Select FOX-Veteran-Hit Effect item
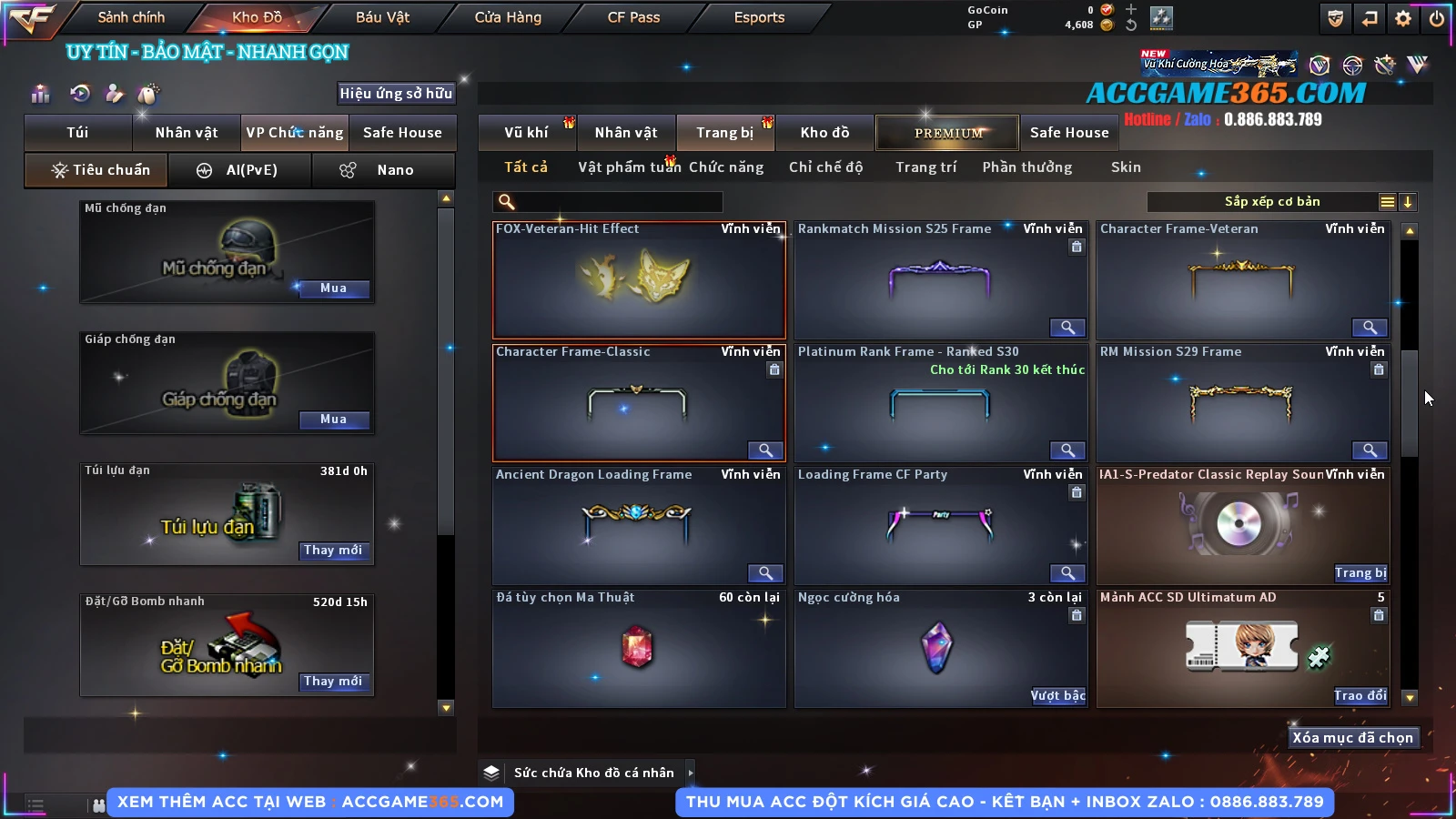 (x=639, y=280)
